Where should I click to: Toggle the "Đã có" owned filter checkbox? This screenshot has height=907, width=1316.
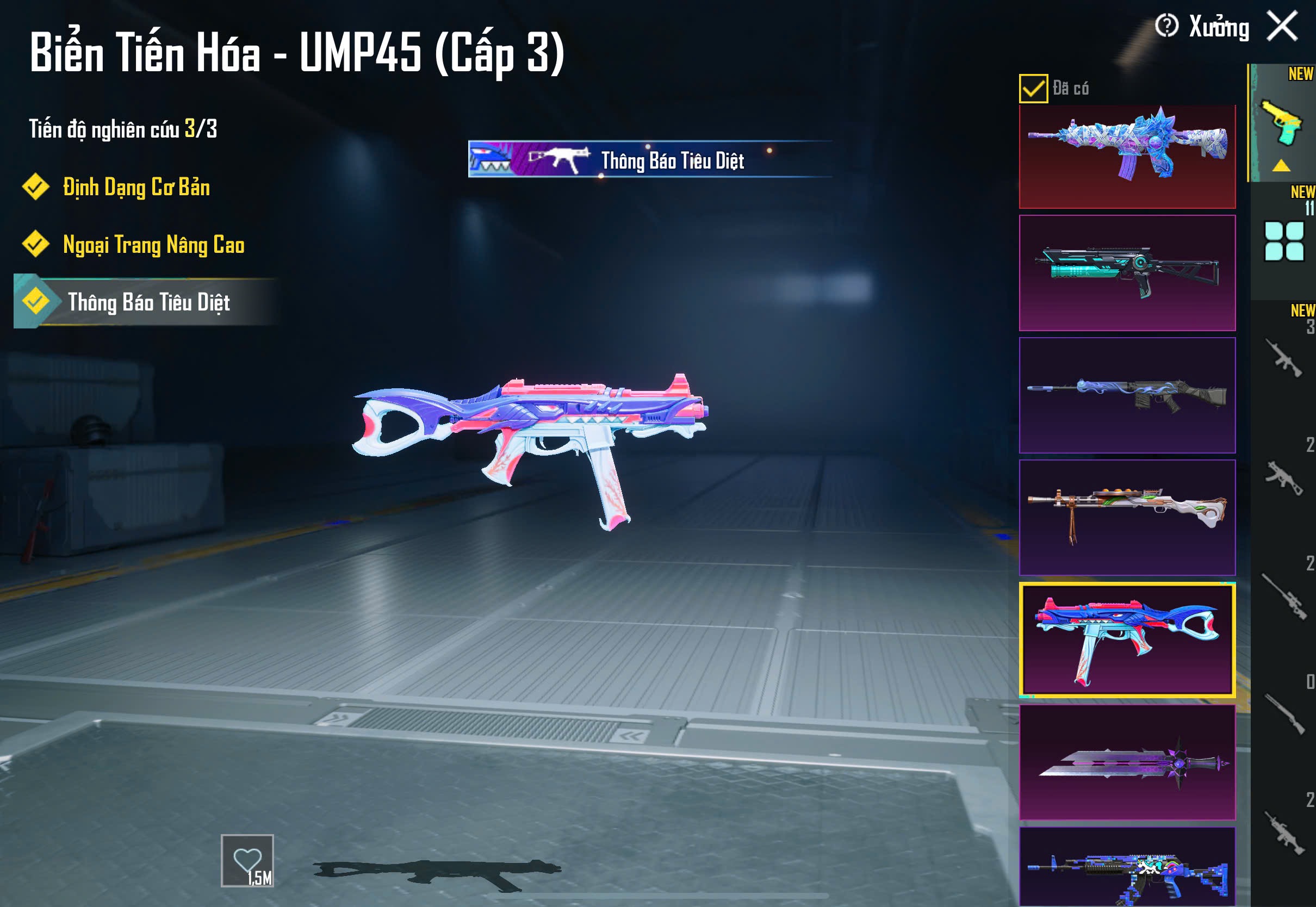(x=1033, y=89)
